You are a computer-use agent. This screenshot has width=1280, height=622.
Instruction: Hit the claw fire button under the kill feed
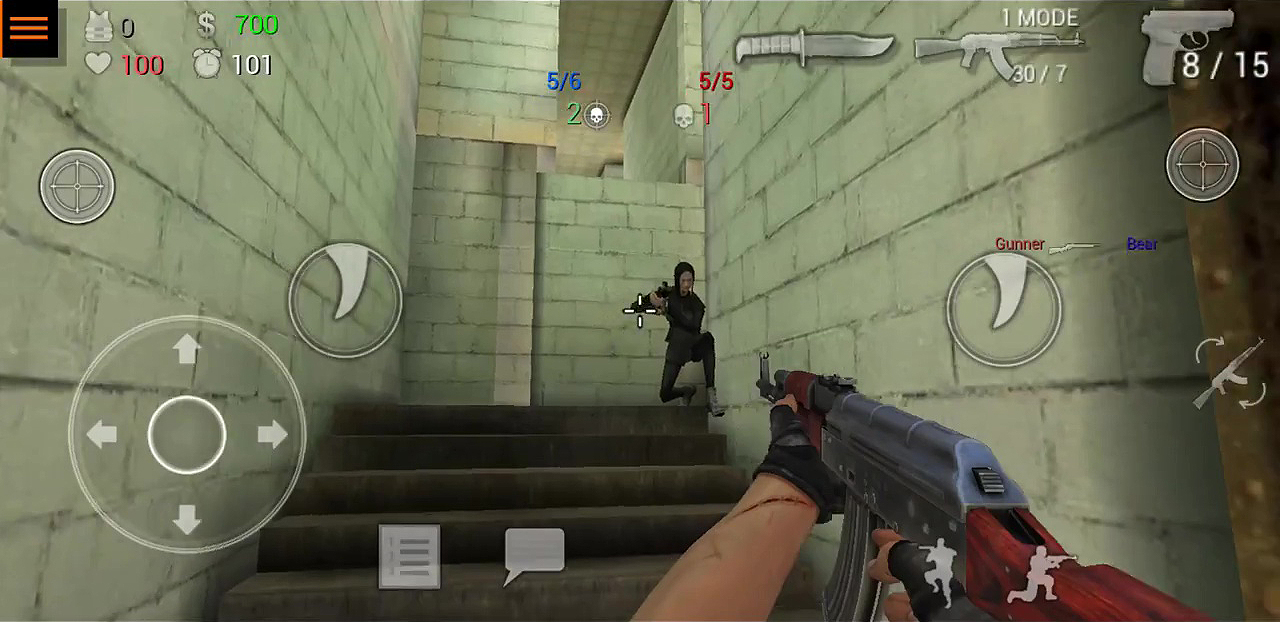coord(1003,307)
